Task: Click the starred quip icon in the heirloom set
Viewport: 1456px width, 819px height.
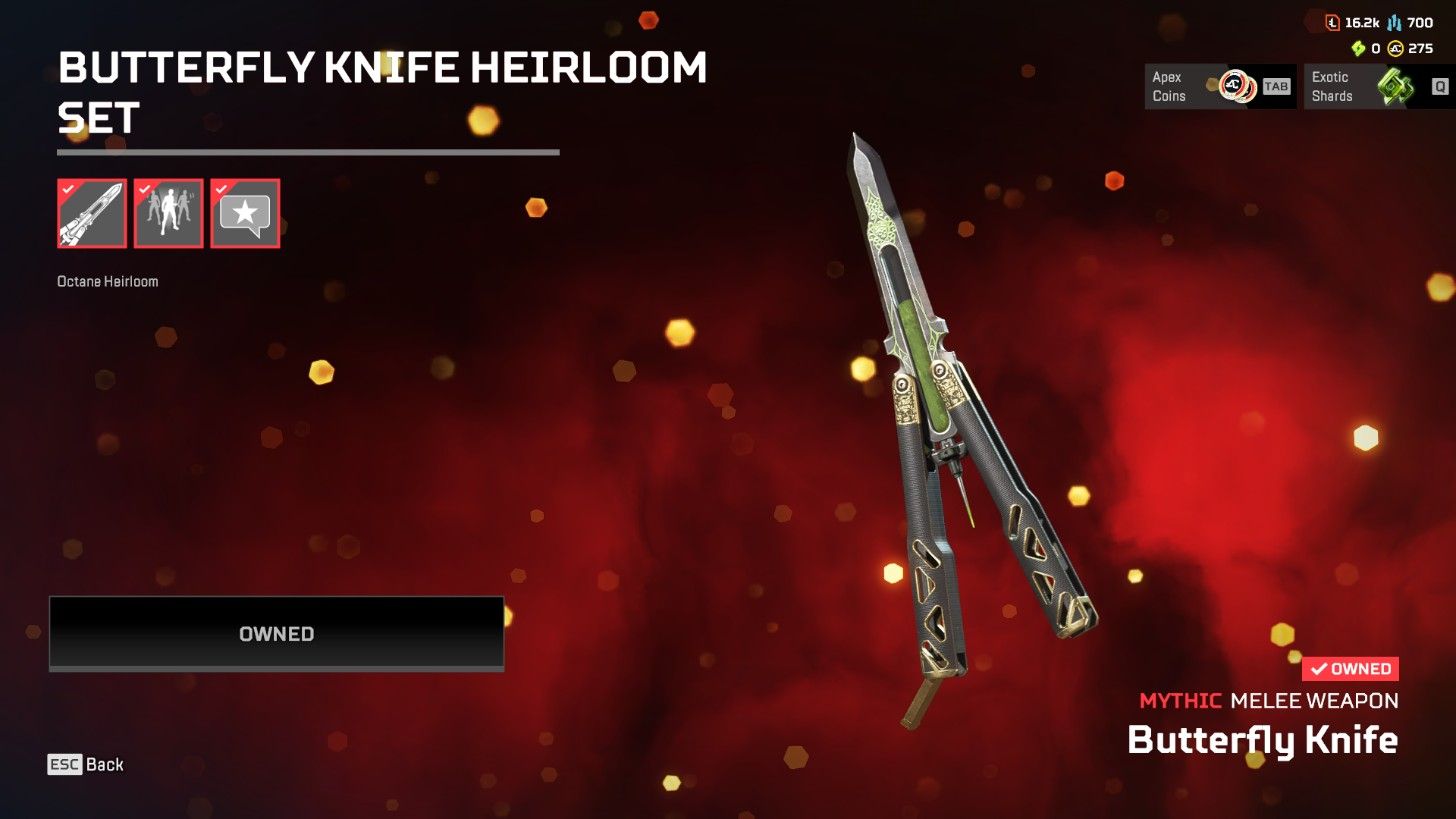Action: tap(245, 213)
